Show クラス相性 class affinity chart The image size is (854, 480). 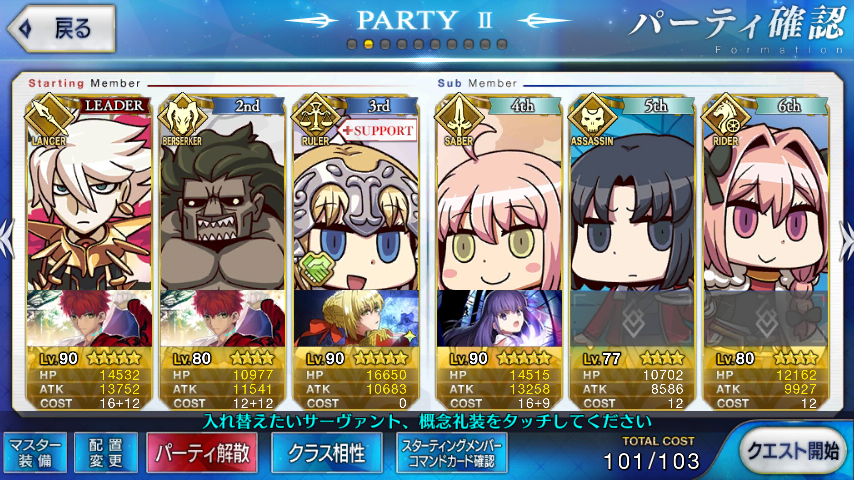(x=326, y=453)
